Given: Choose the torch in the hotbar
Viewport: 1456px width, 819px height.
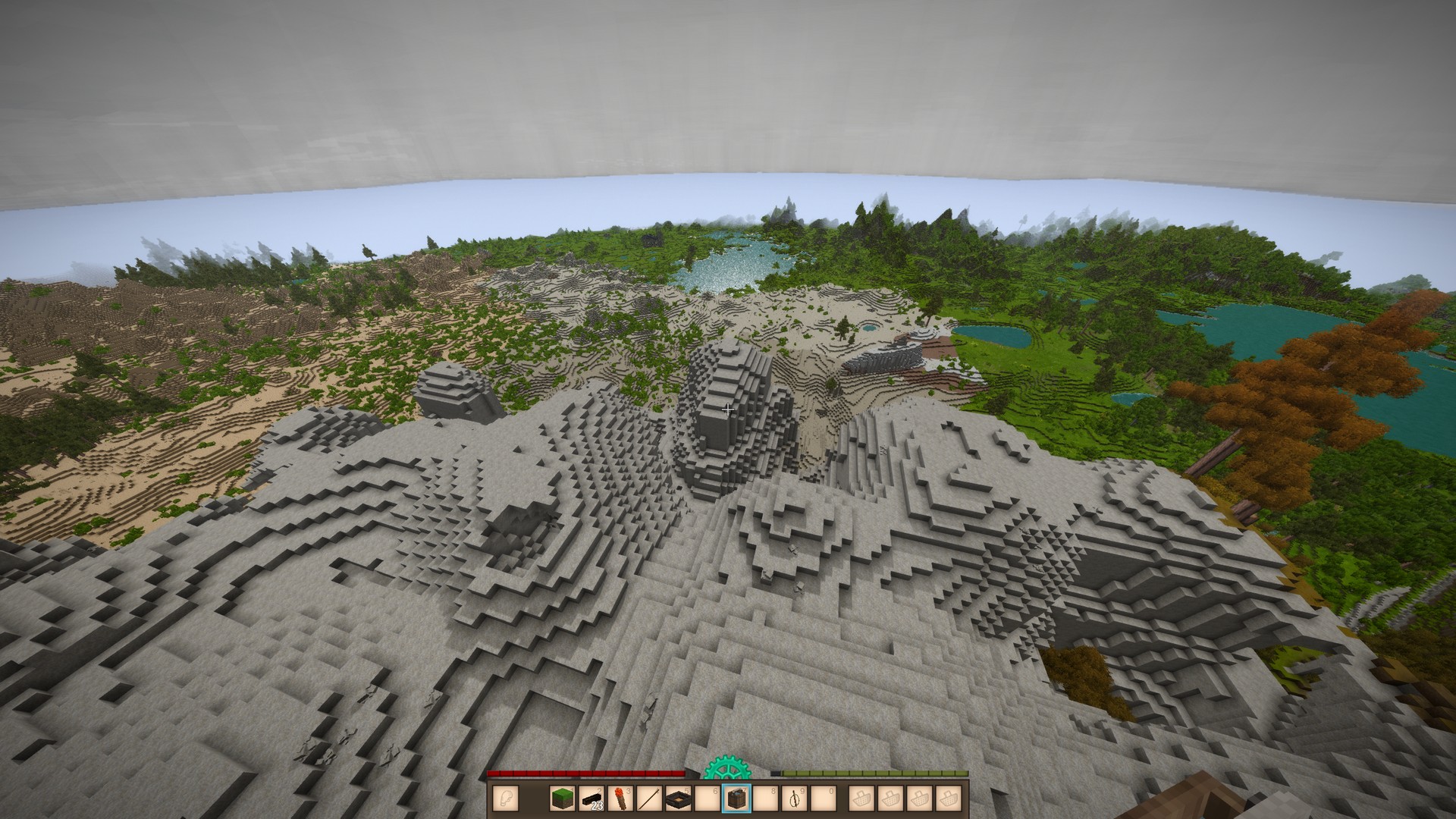Looking at the screenshot, I should tap(620, 799).
